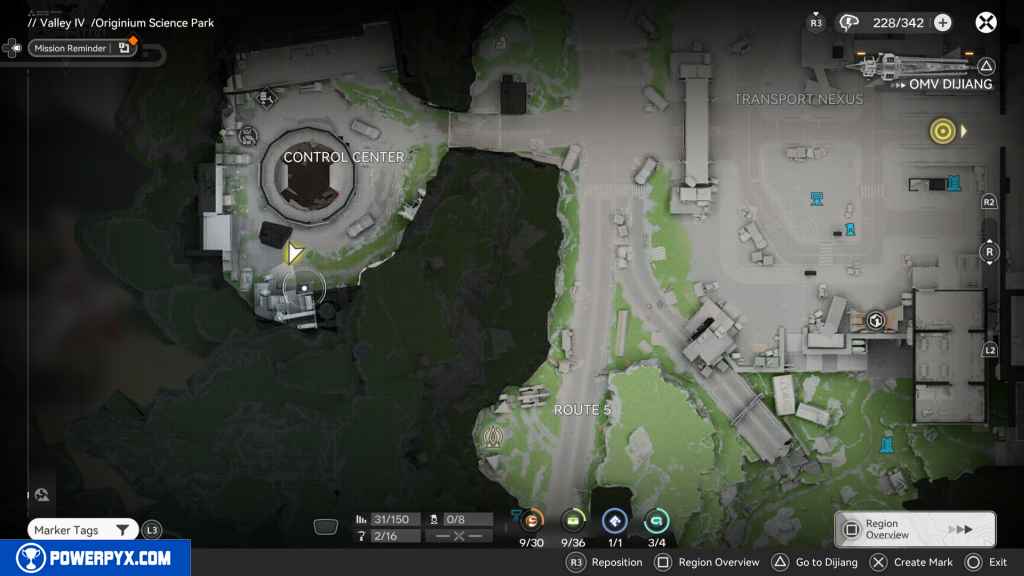
Task: Click the PowerPyx.com watermark logo
Action: pos(94,558)
